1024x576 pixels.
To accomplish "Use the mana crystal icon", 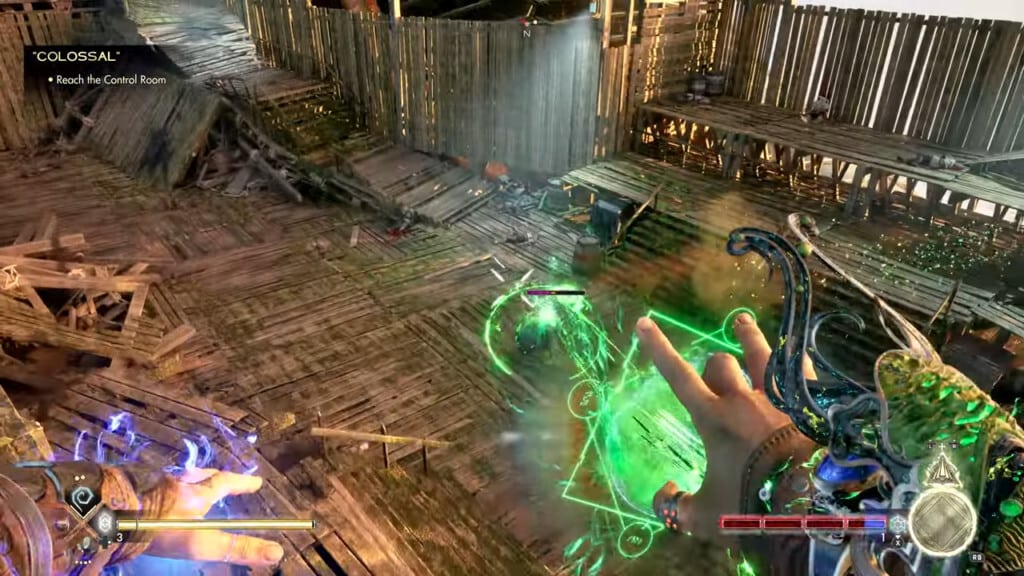I will click(x=898, y=523).
